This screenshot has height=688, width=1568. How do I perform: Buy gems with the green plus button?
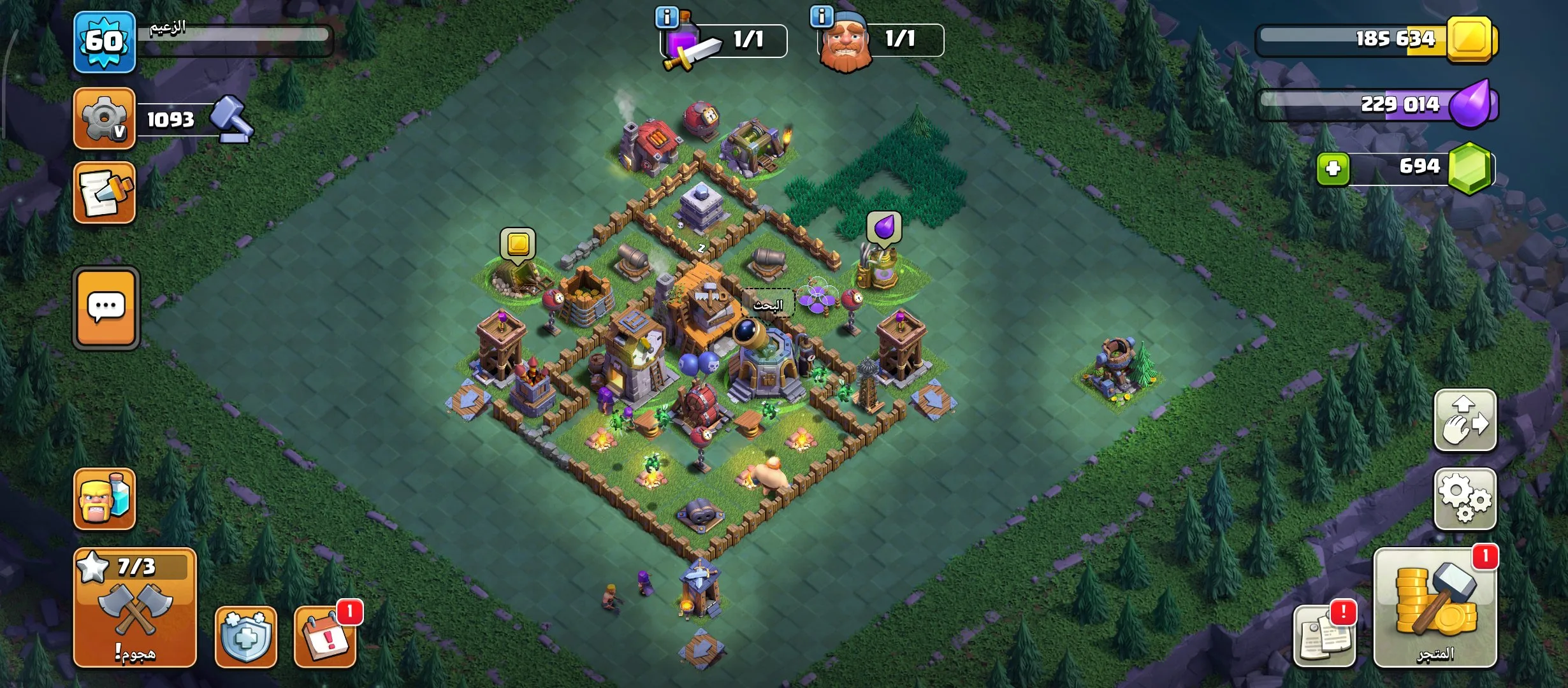point(1333,169)
